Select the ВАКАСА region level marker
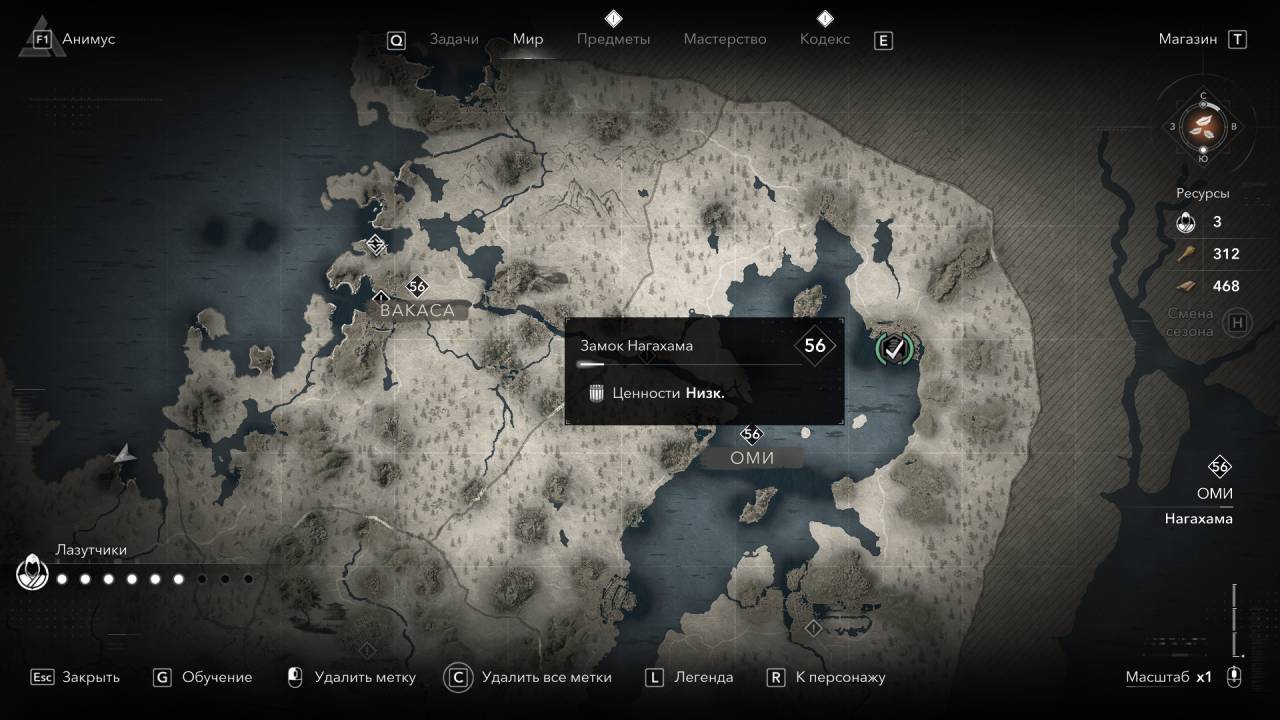The image size is (1280, 720). tap(418, 287)
